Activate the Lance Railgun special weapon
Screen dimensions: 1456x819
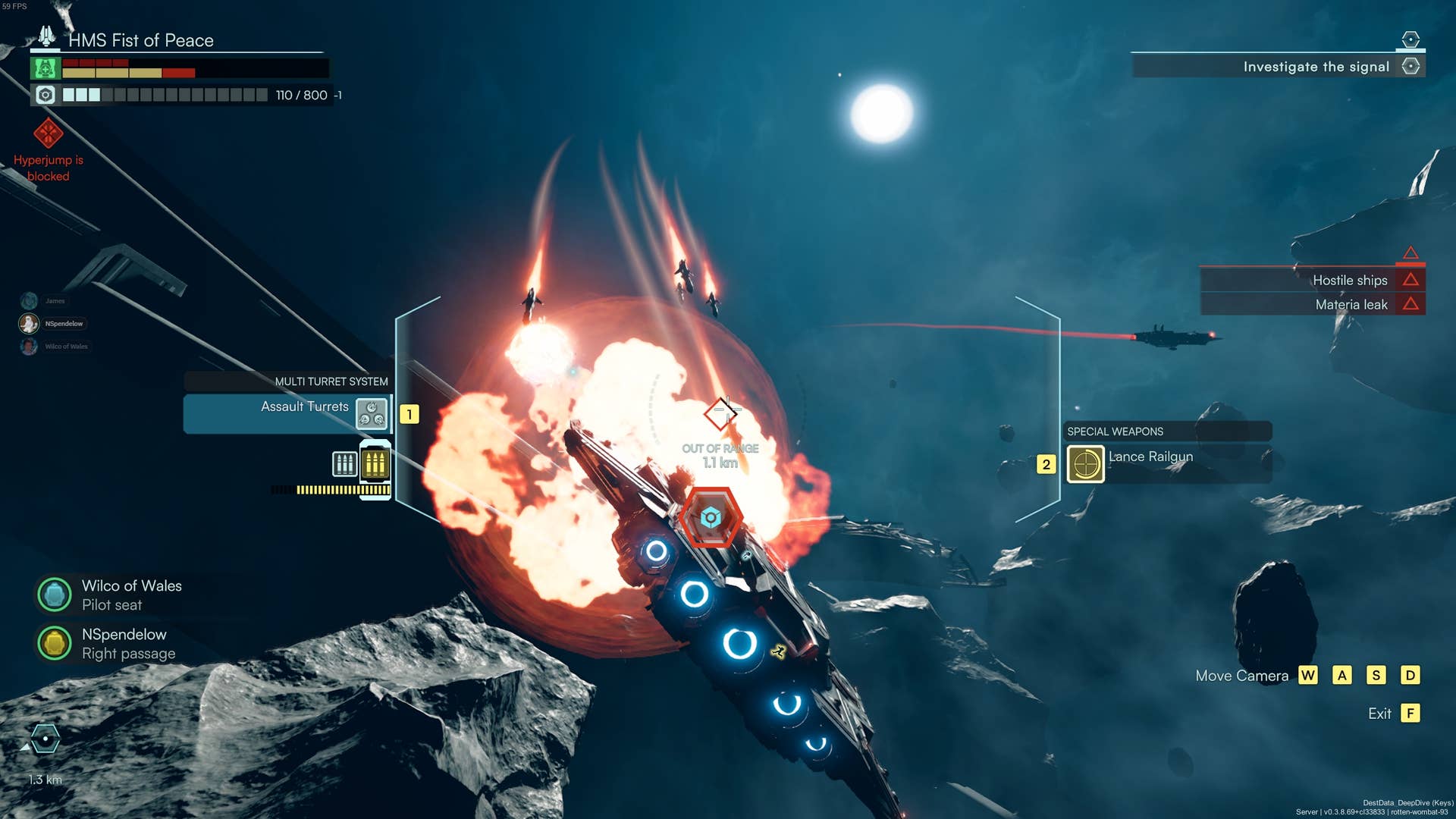coord(1085,464)
